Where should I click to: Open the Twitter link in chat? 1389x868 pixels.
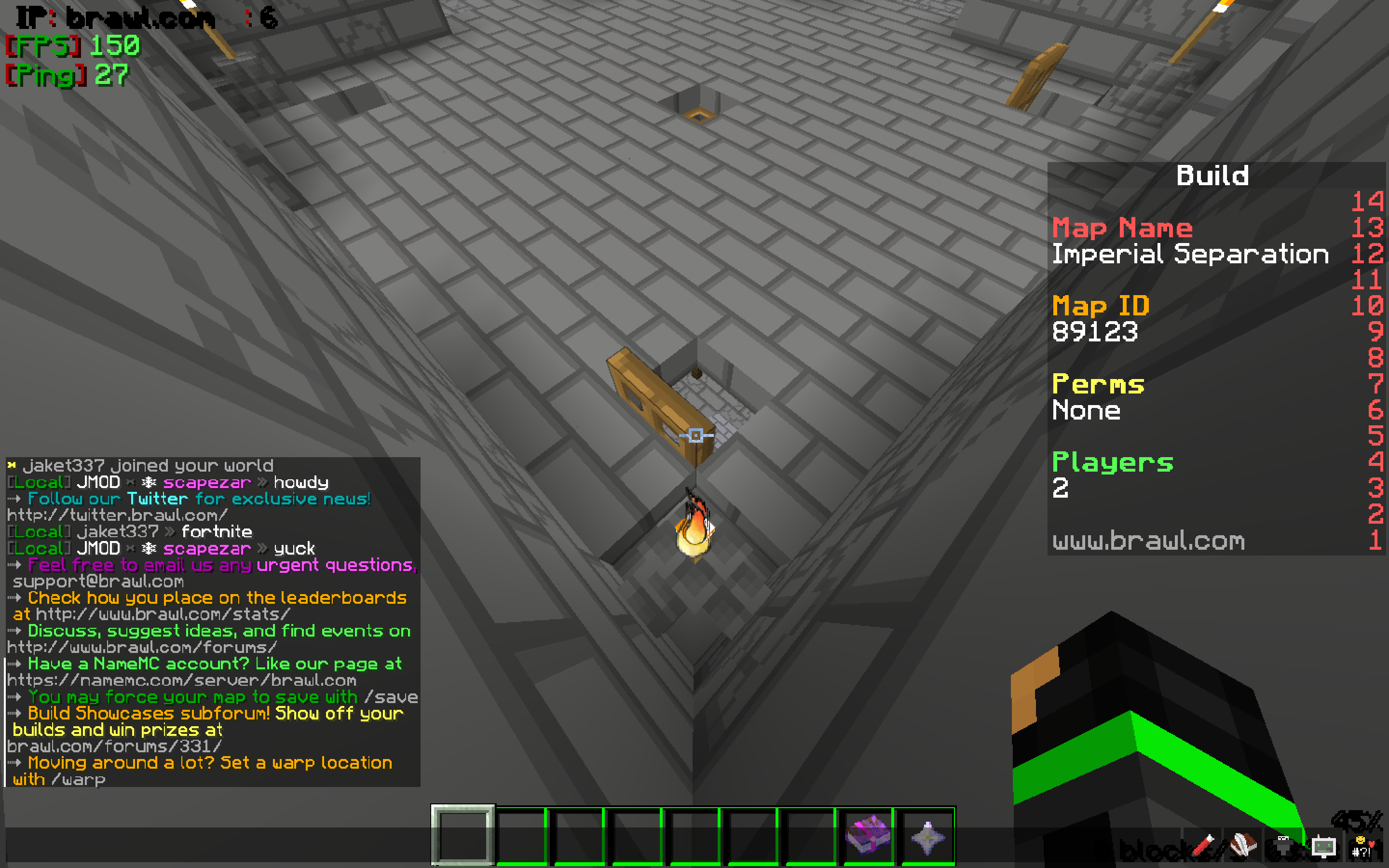coord(117,515)
